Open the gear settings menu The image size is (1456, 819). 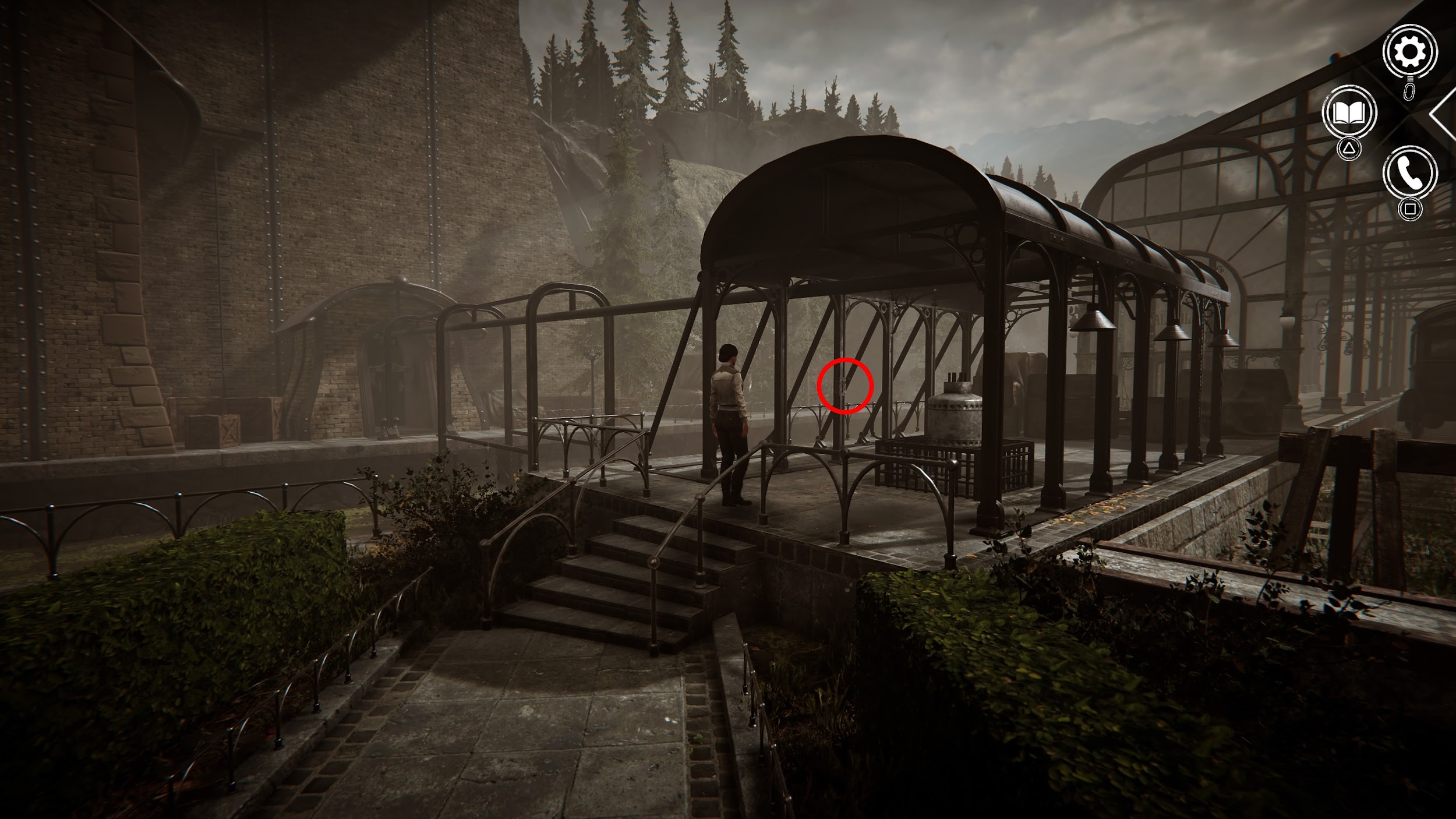(1409, 52)
